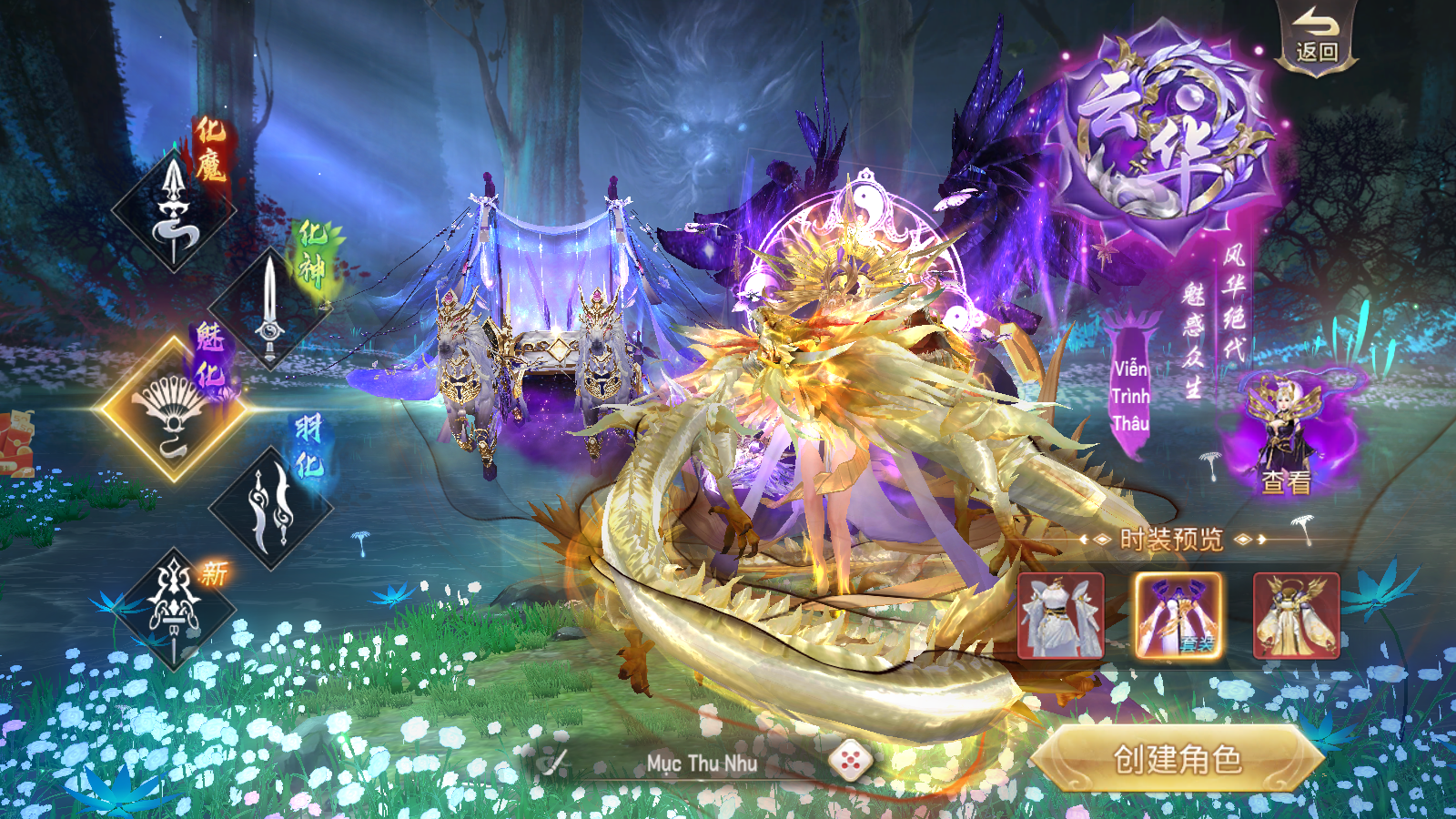Randomize name with the dice button
1456x819 pixels.
tap(850, 761)
